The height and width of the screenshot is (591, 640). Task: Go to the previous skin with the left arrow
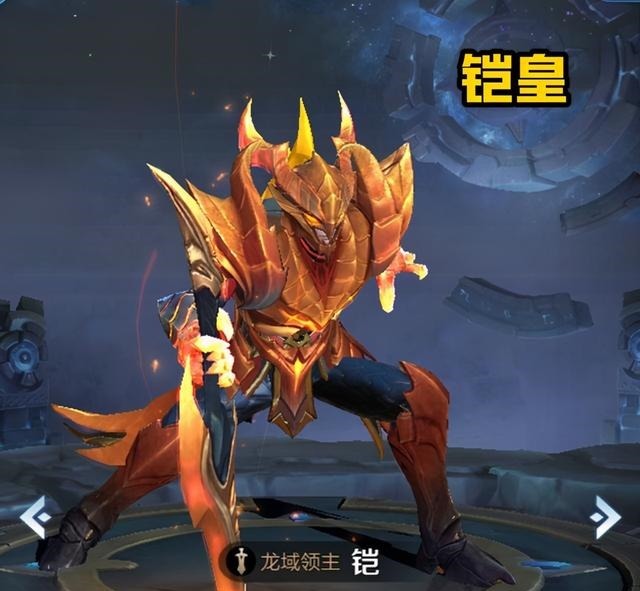click(35, 516)
